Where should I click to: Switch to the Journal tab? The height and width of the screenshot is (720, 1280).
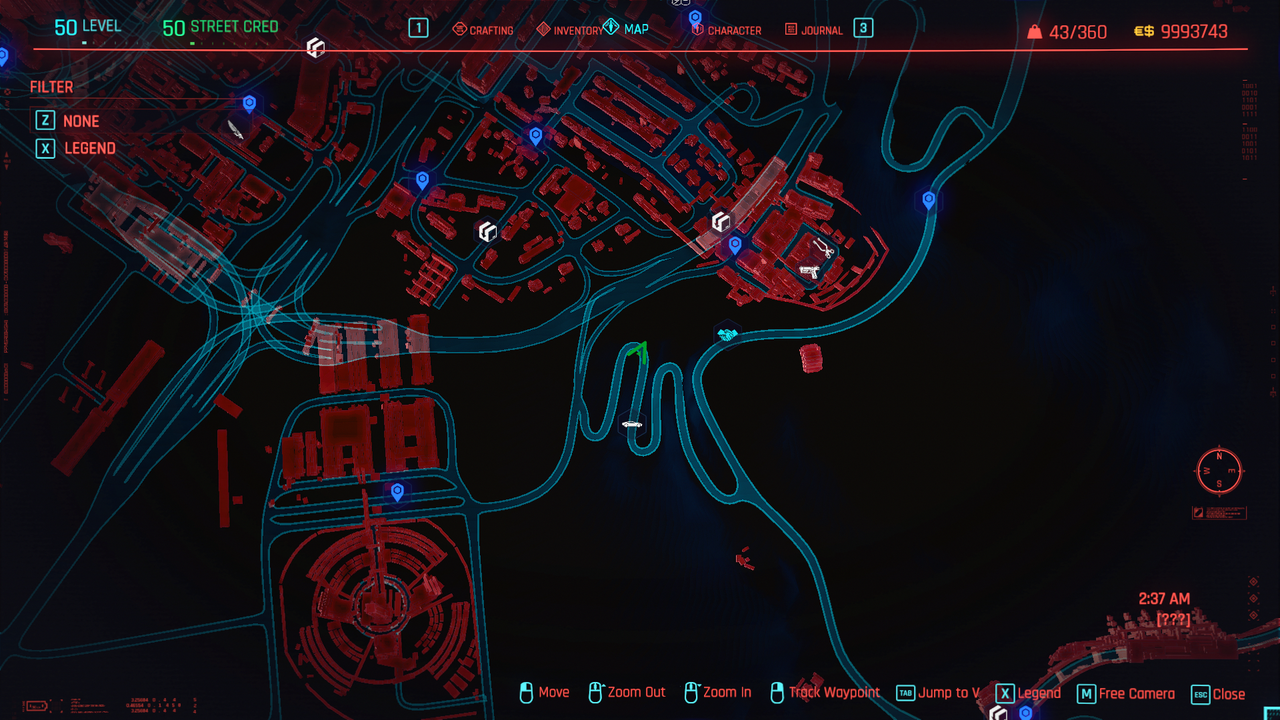coord(813,30)
